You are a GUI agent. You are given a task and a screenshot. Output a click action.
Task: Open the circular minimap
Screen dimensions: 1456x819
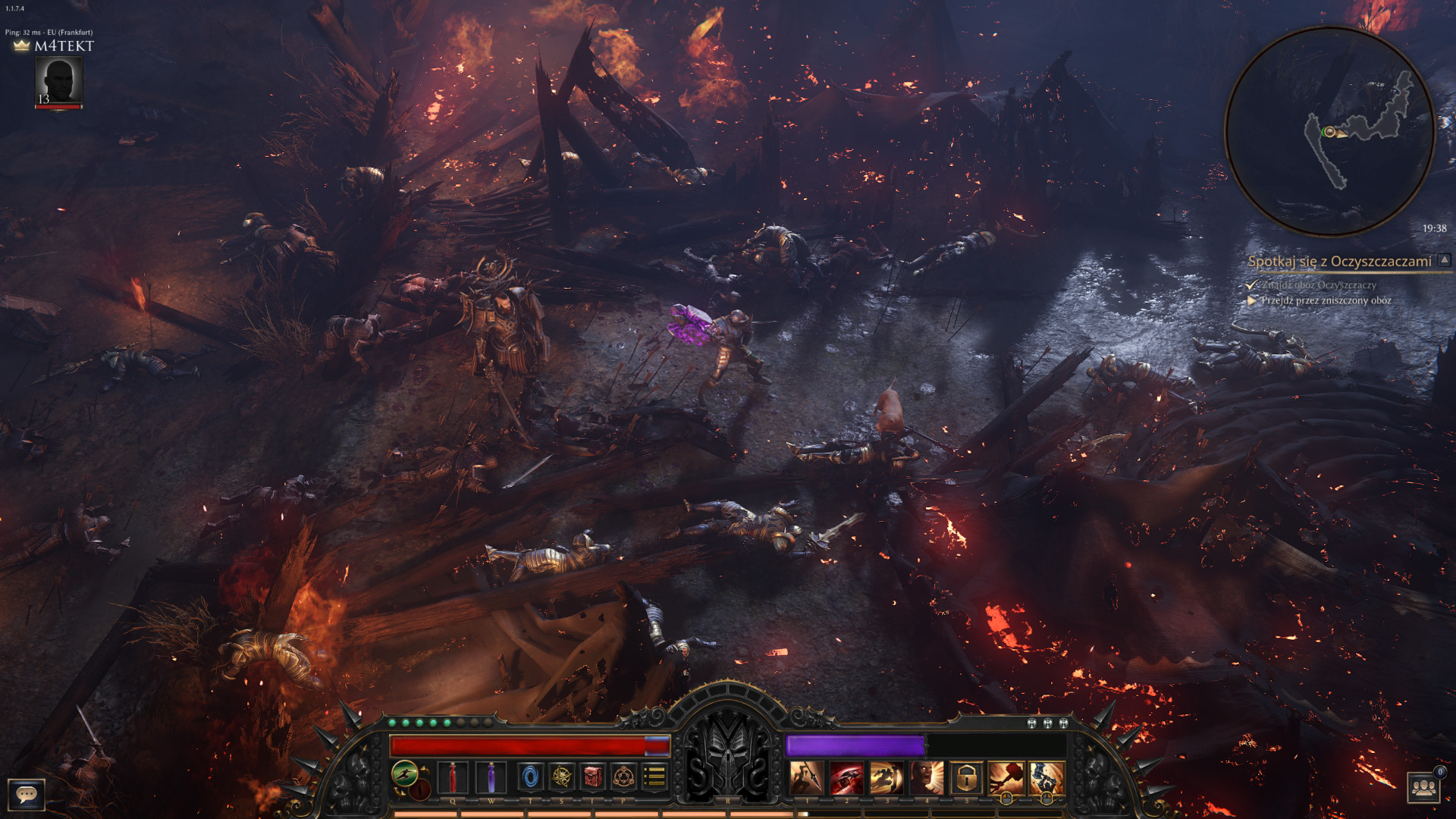[1329, 131]
